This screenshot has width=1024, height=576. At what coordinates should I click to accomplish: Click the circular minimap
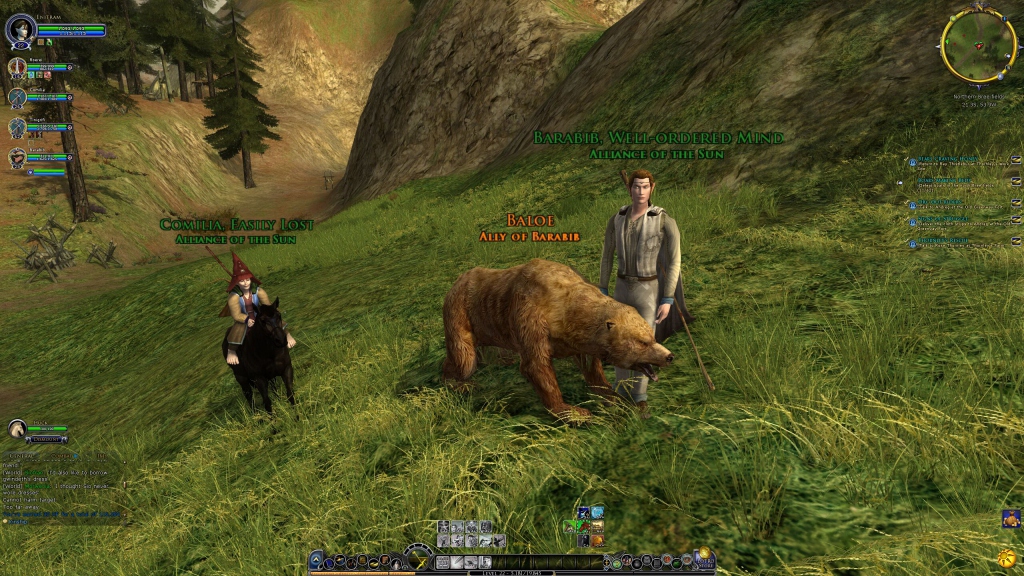click(x=978, y=45)
